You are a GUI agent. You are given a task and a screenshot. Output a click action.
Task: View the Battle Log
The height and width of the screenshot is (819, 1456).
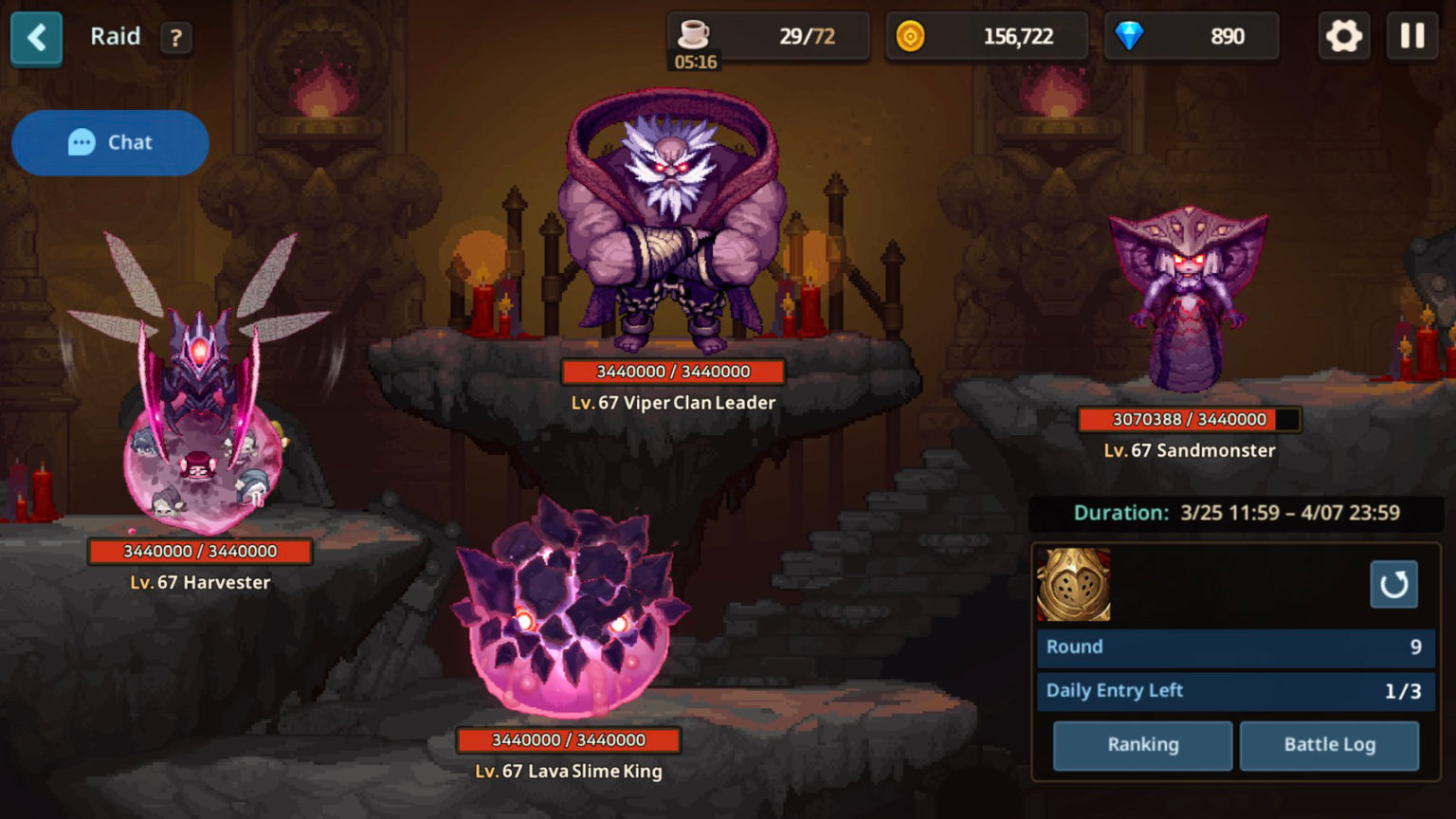point(1329,745)
